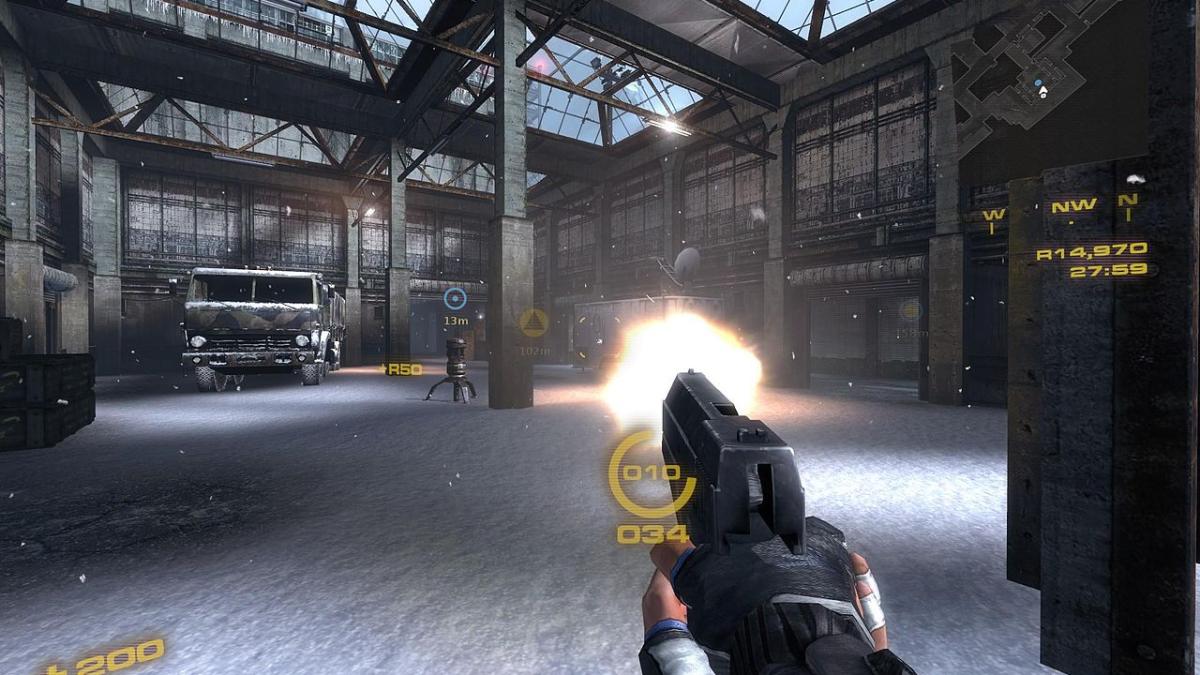
Task: Select the yellow triangle objective marker
Action: [x=533, y=323]
